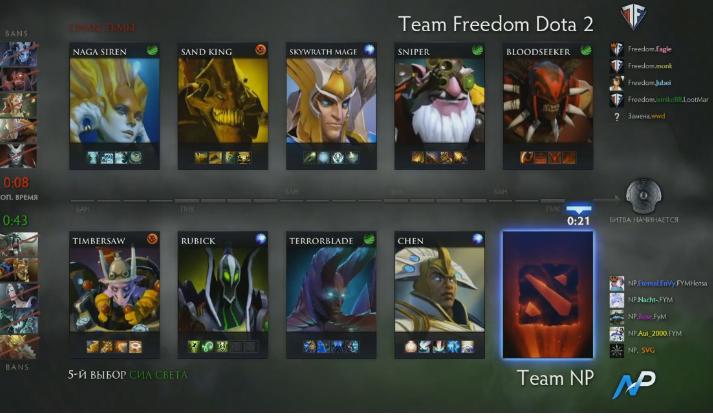Select player Freedom.Eagle in the roster

(650, 49)
